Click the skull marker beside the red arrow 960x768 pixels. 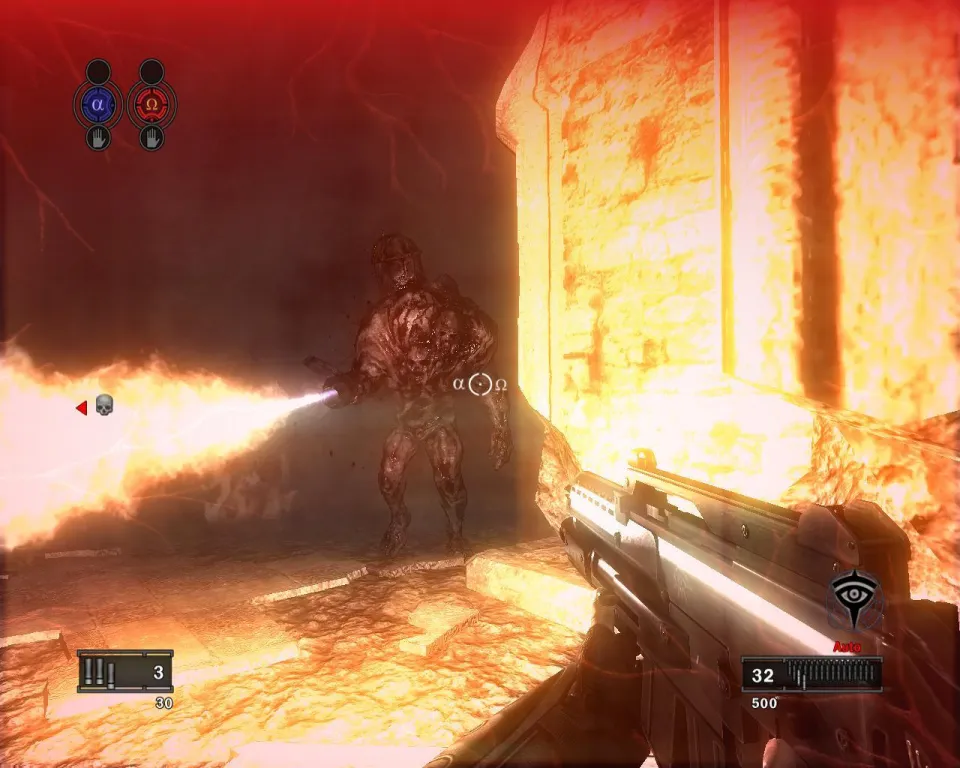(x=104, y=406)
